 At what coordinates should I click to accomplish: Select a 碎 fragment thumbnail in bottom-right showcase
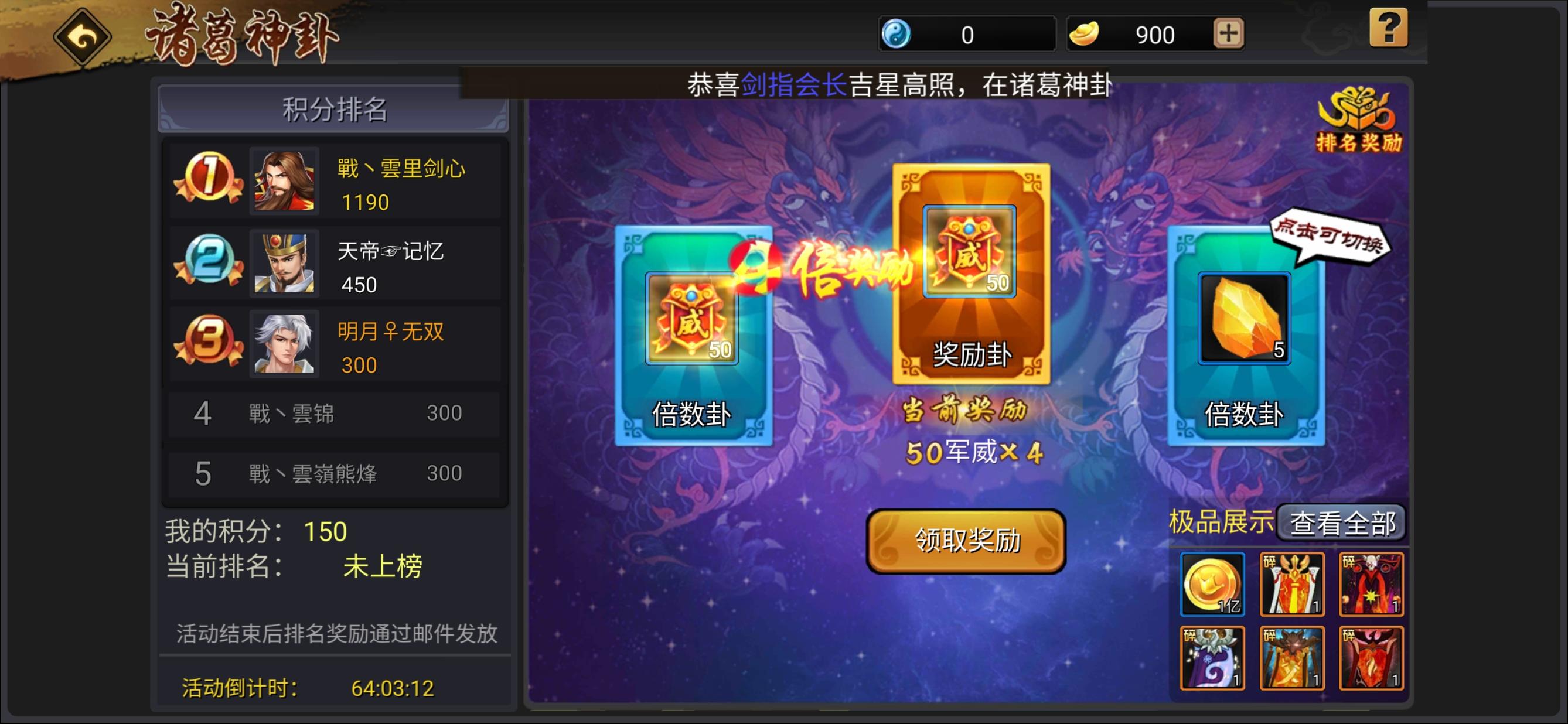click(x=1292, y=584)
